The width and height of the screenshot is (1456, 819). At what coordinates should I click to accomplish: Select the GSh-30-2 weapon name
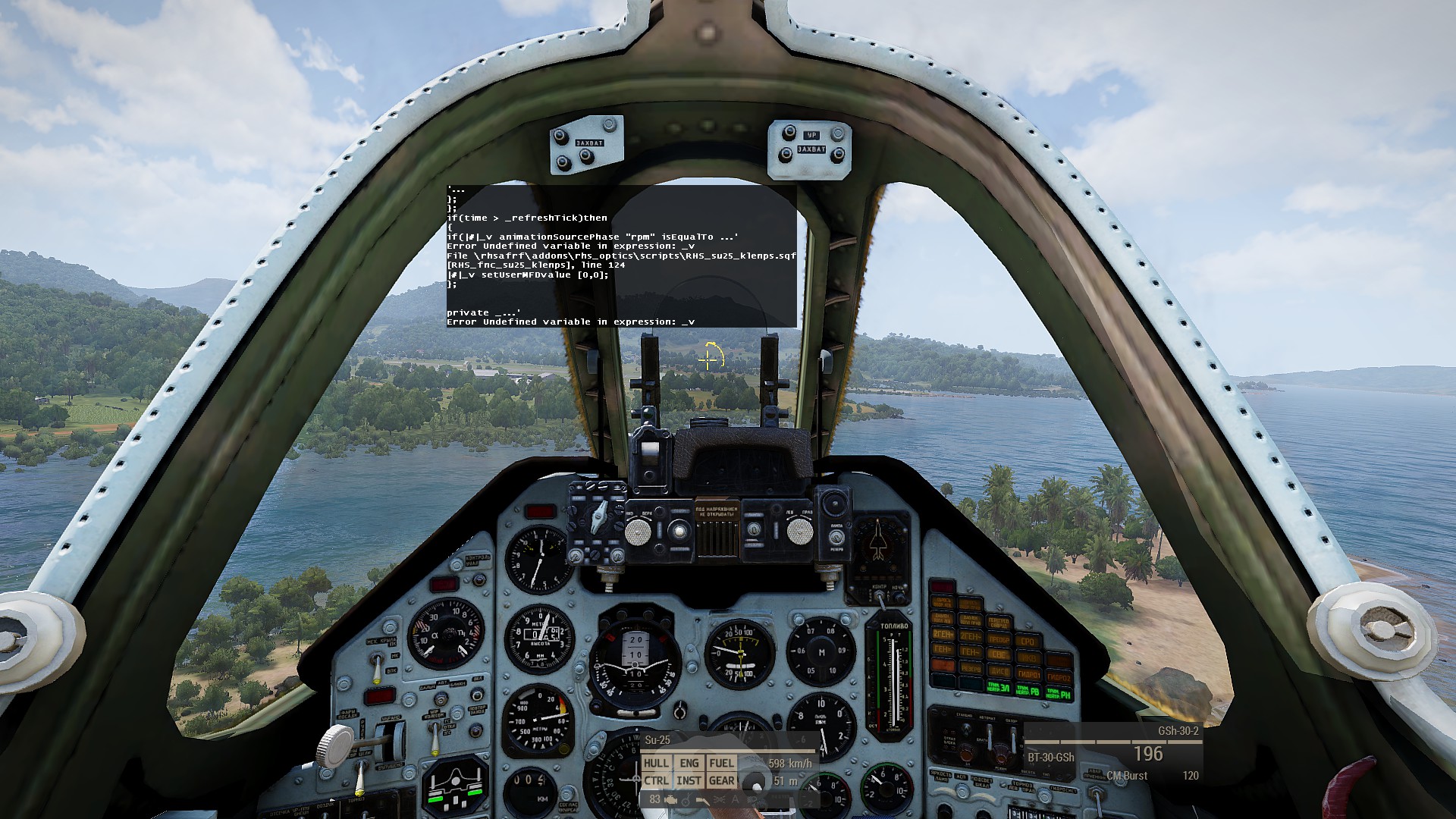coord(1178,731)
